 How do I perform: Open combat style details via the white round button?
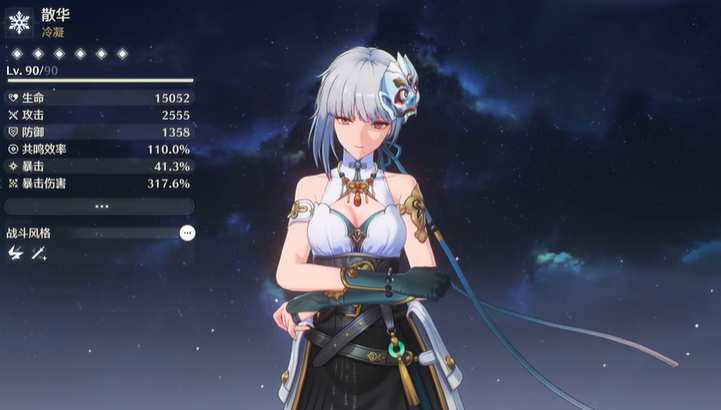187,232
